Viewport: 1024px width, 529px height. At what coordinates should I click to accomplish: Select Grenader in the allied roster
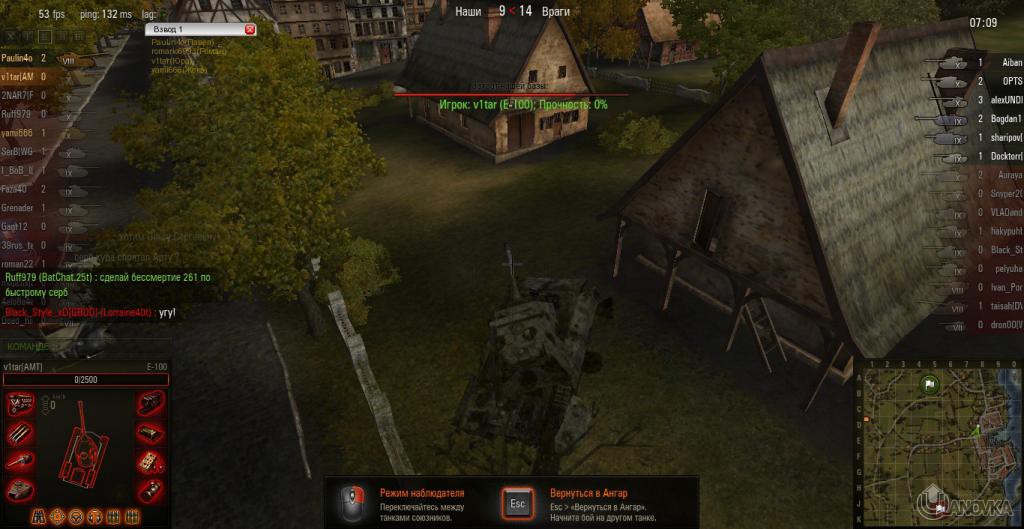click(x=18, y=207)
